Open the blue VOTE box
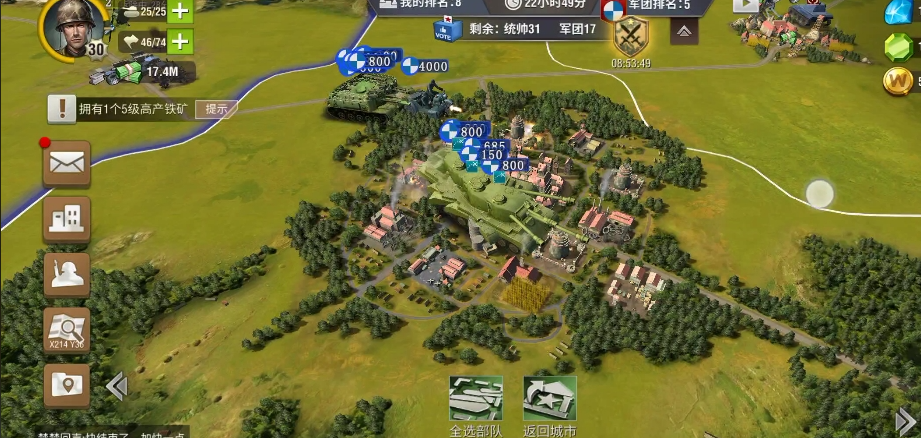This screenshot has height=438, width=921. (x=446, y=29)
